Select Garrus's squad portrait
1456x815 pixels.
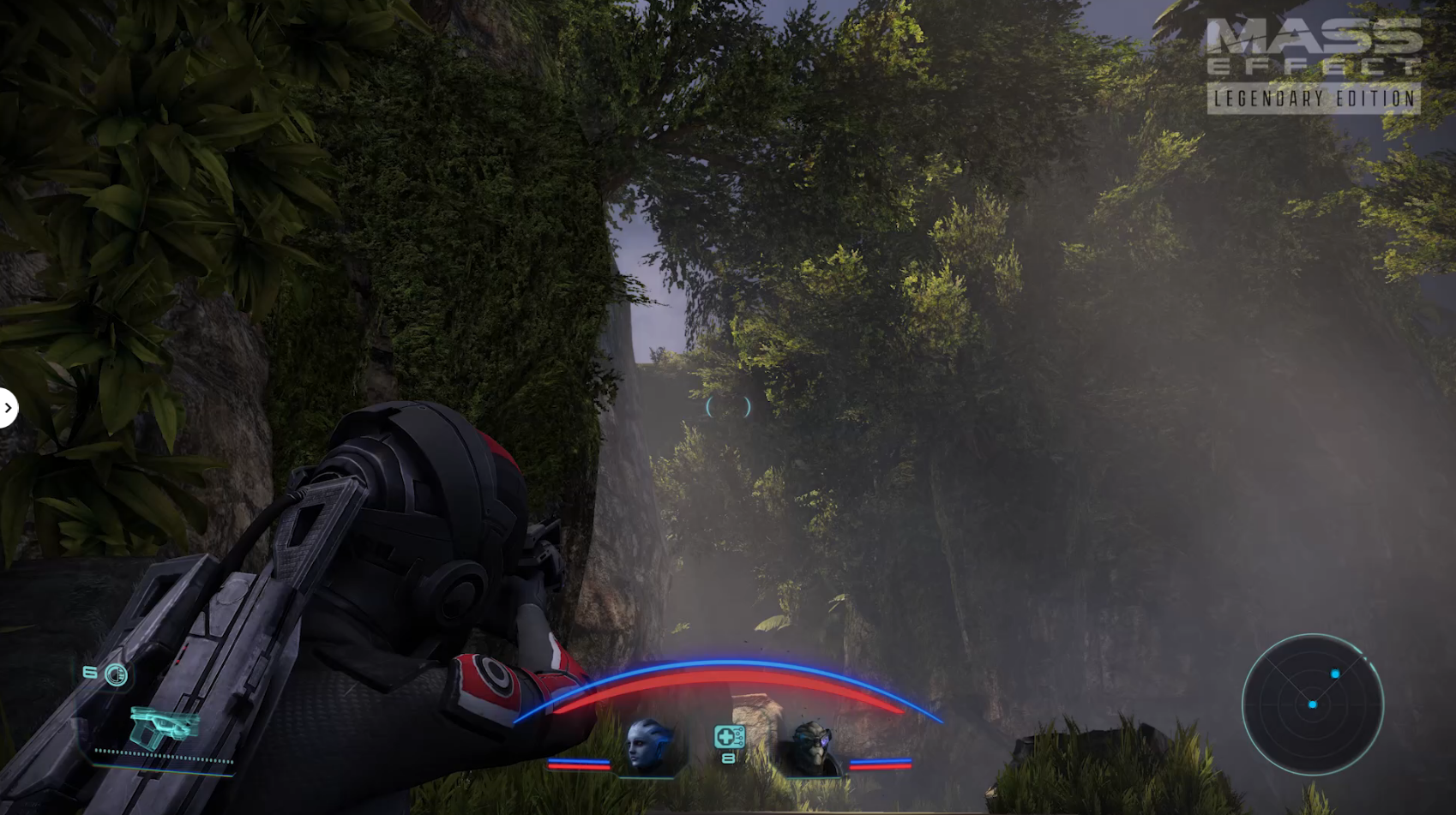811,748
